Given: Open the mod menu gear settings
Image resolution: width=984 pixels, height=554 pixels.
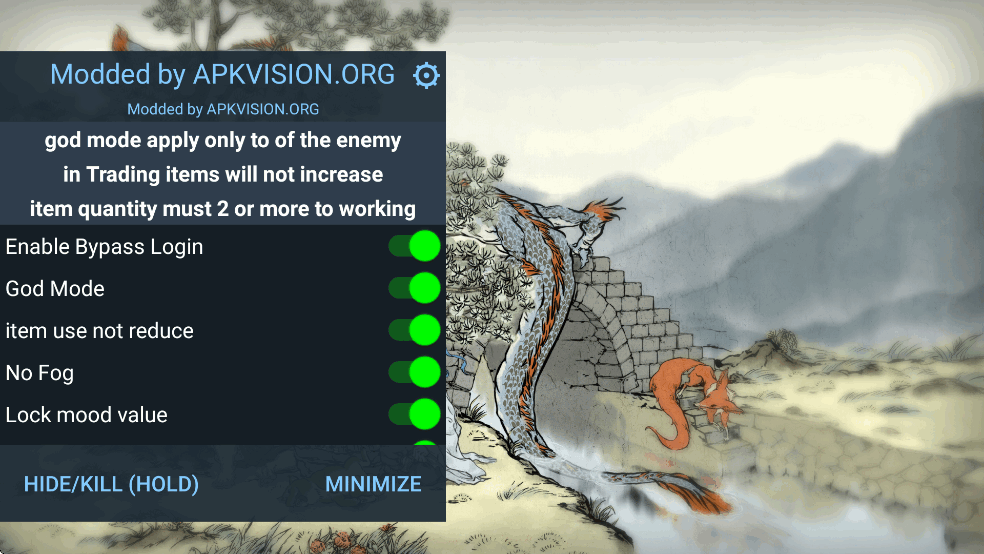Looking at the screenshot, I should 427,75.
